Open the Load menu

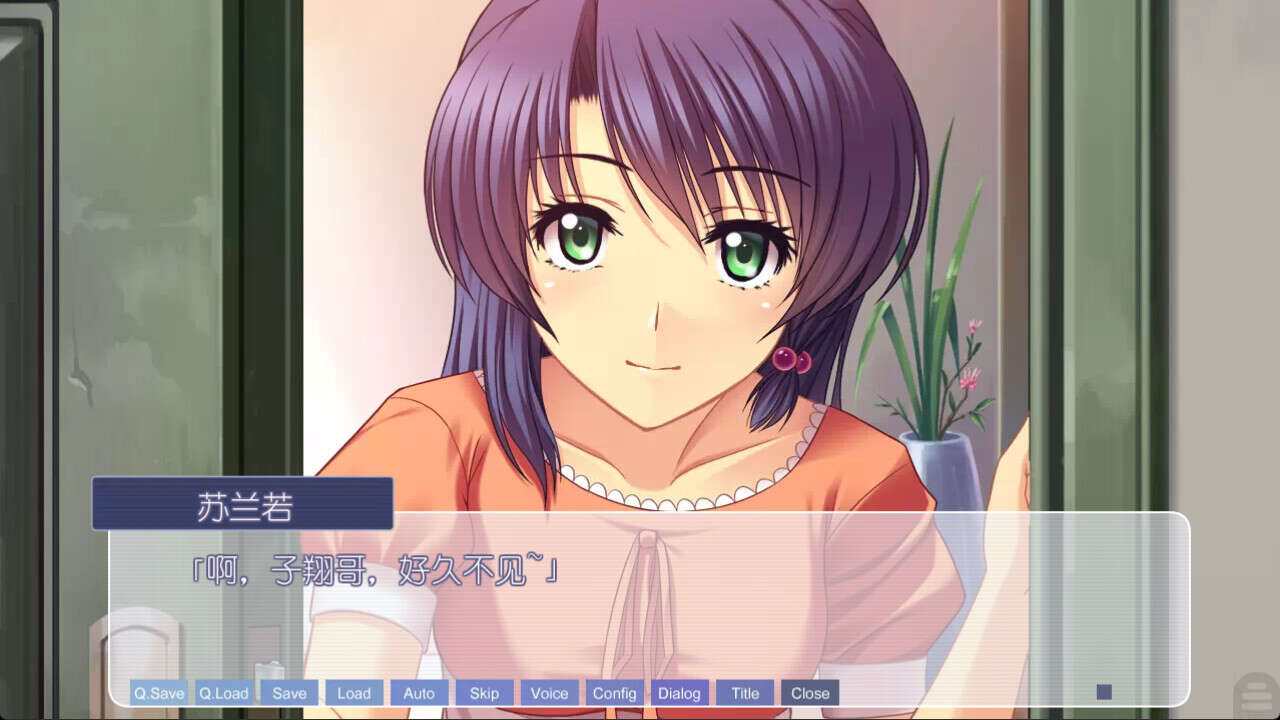coord(354,692)
